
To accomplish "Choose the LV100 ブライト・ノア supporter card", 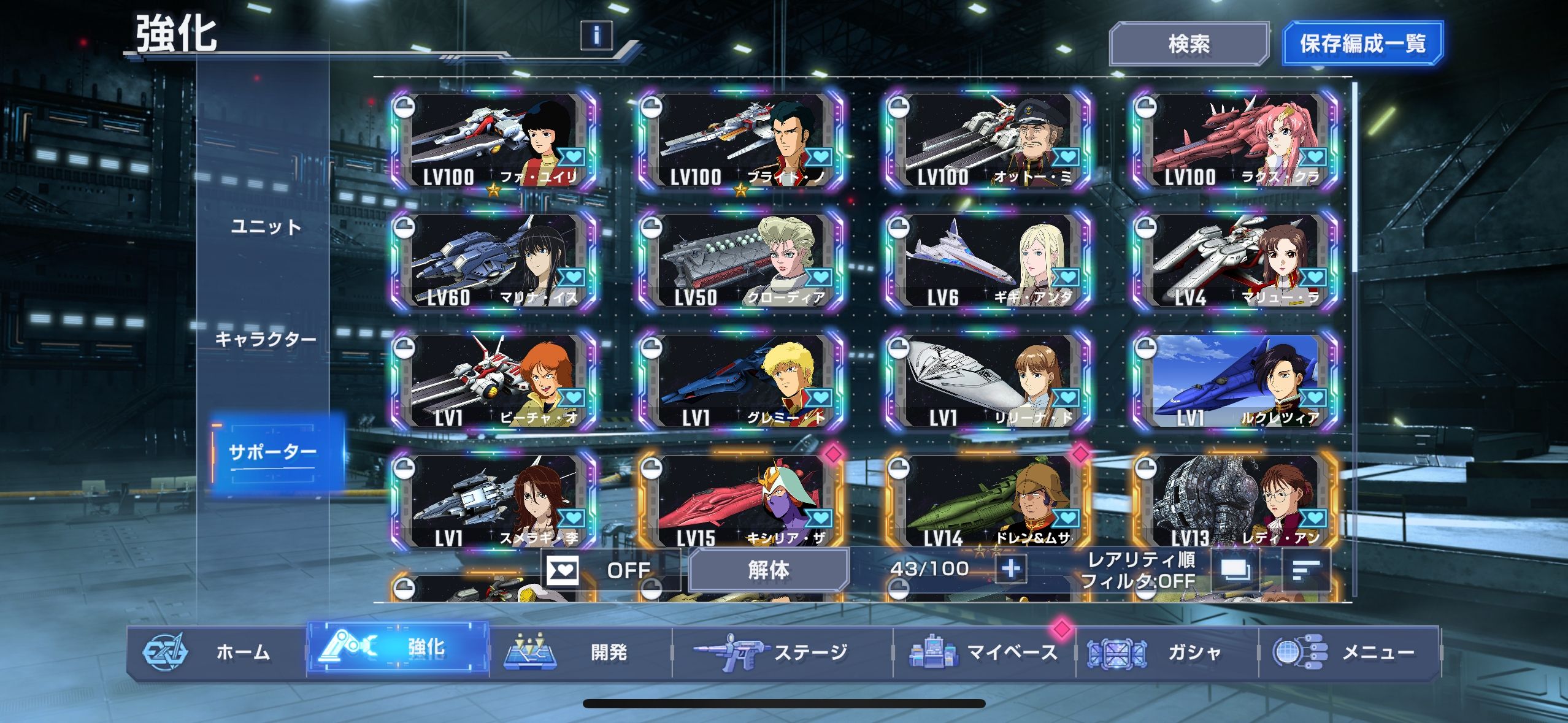I will coord(741,142).
